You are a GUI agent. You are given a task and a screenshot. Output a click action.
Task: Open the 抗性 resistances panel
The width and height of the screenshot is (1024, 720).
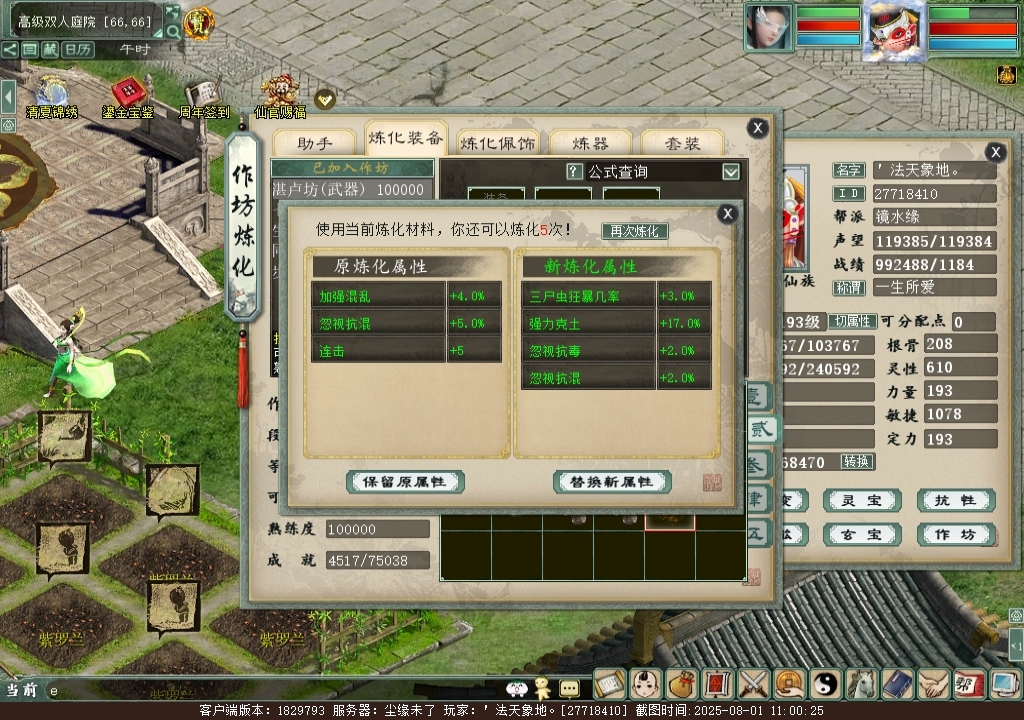955,500
